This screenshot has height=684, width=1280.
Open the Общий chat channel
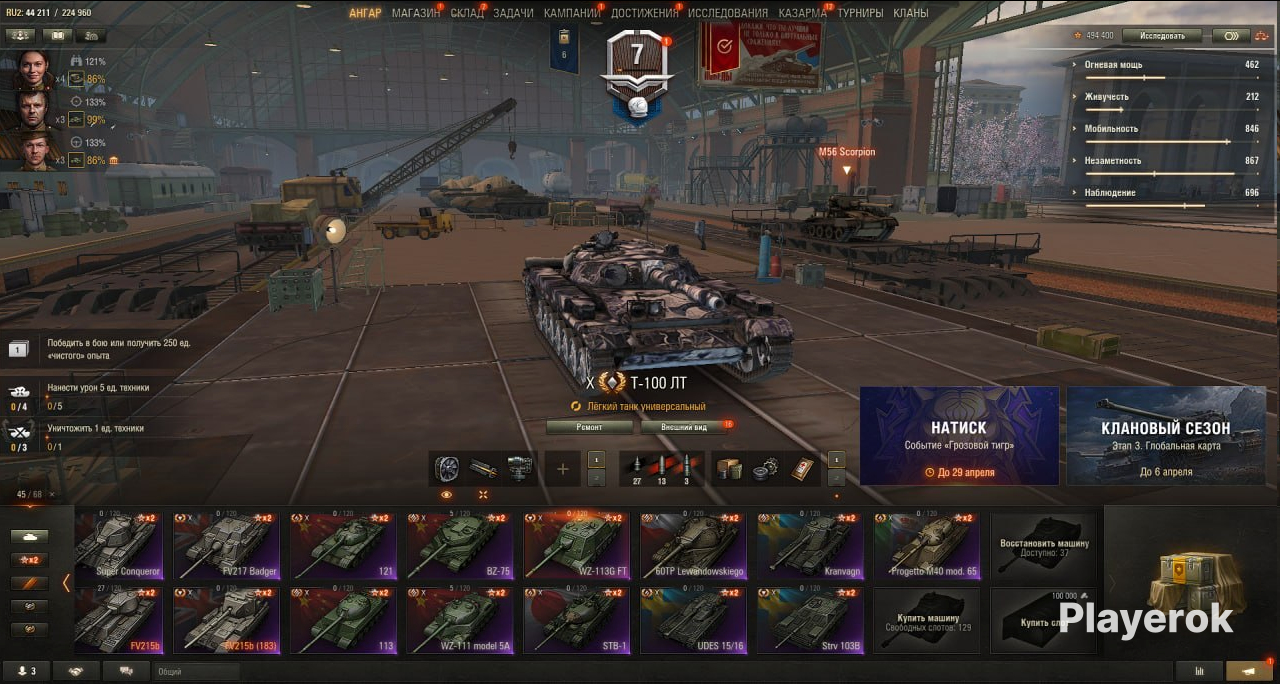pos(195,672)
